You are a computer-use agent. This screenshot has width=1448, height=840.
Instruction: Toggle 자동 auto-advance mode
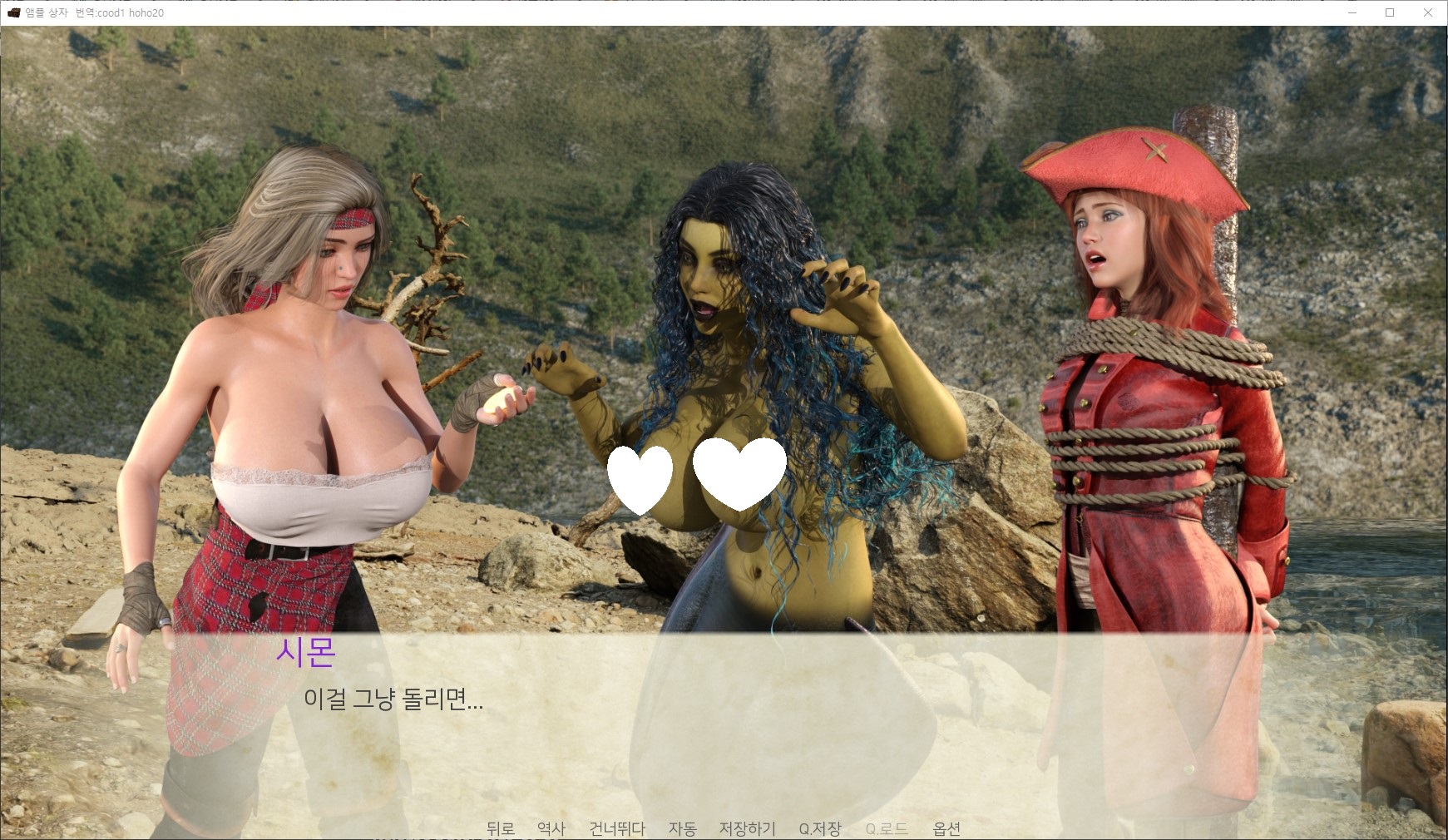(x=682, y=828)
